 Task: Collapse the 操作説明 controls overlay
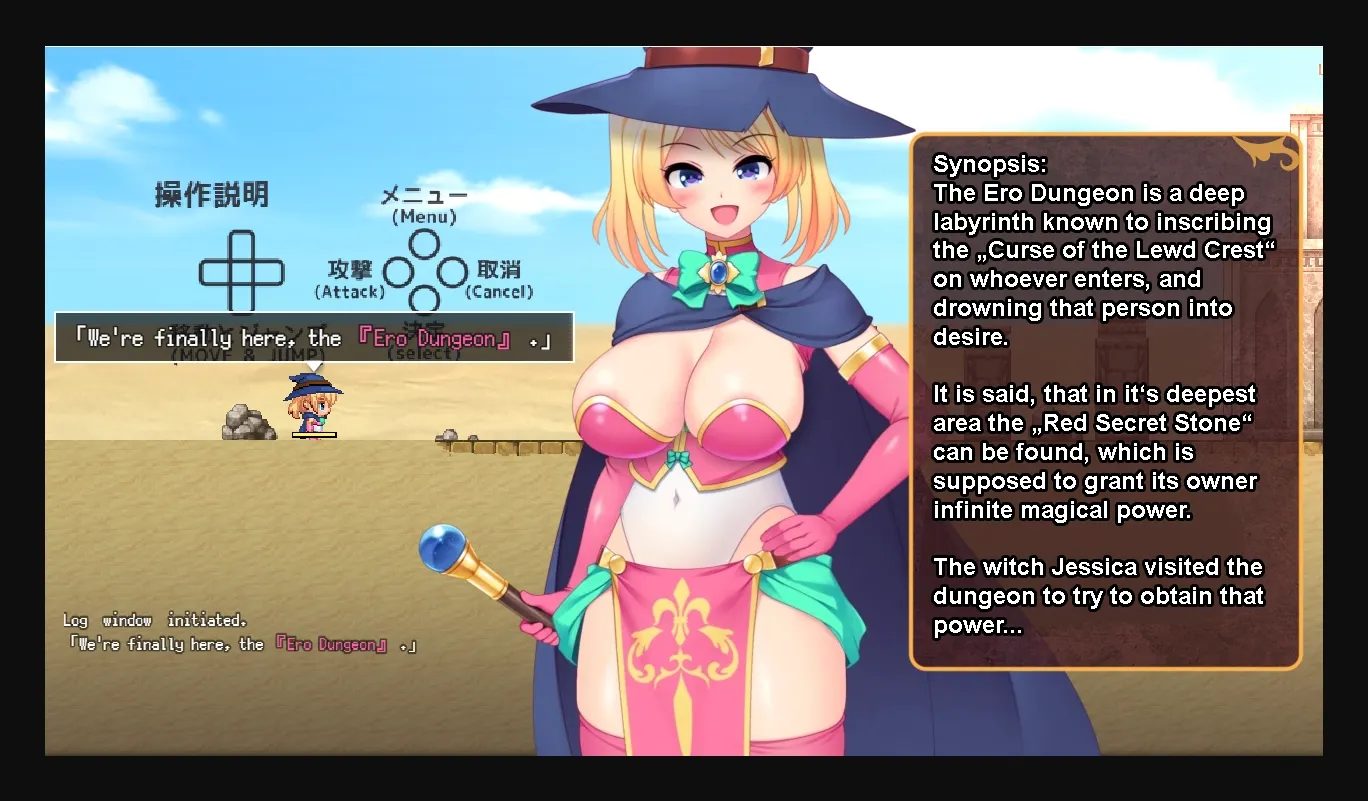211,195
